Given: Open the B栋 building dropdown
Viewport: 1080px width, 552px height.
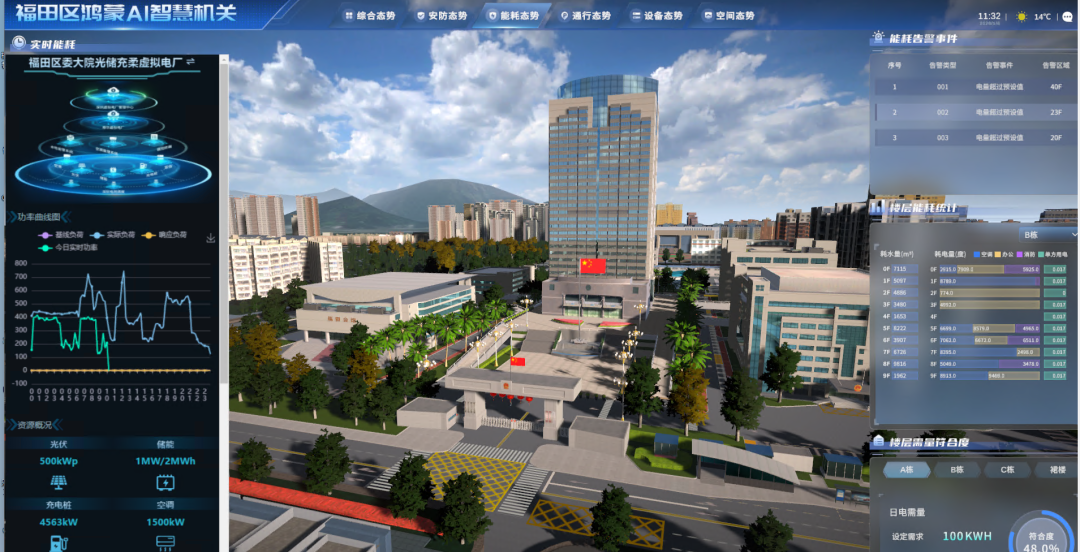Looking at the screenshot, I should (1047, 234).
